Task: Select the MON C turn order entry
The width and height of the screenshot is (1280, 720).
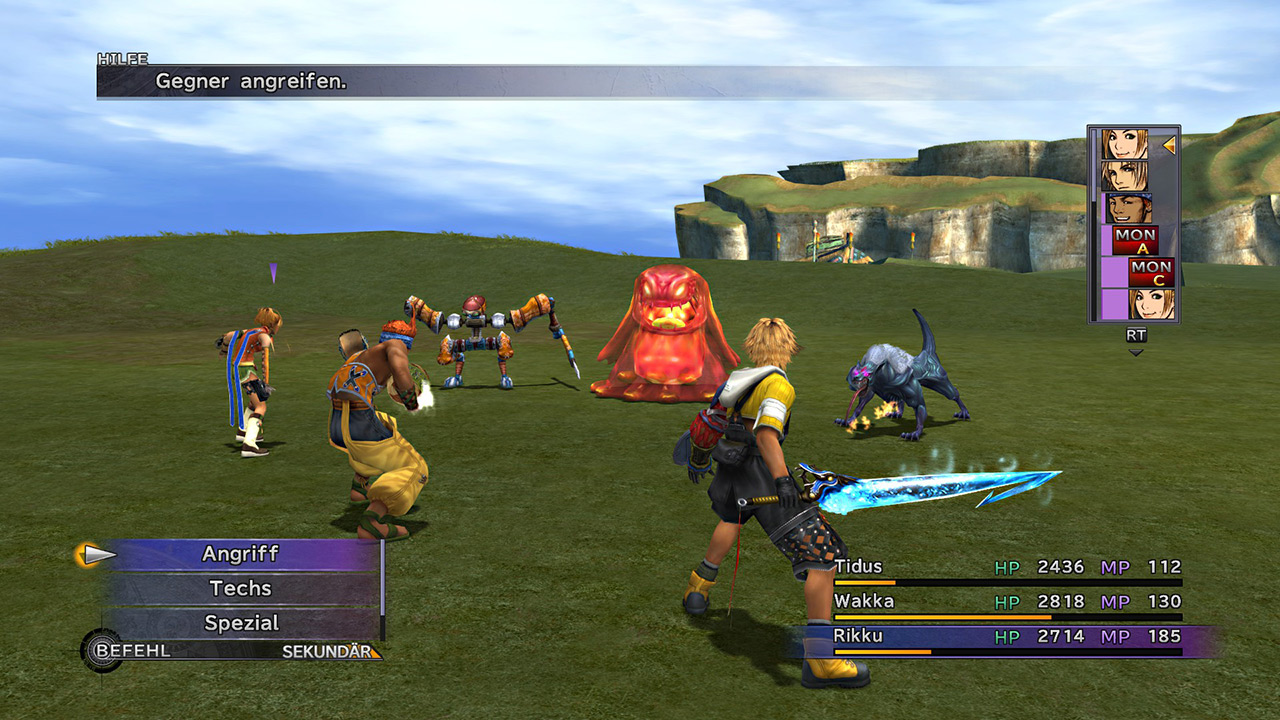Action: pyautogui.click(x=1151, y=272)
